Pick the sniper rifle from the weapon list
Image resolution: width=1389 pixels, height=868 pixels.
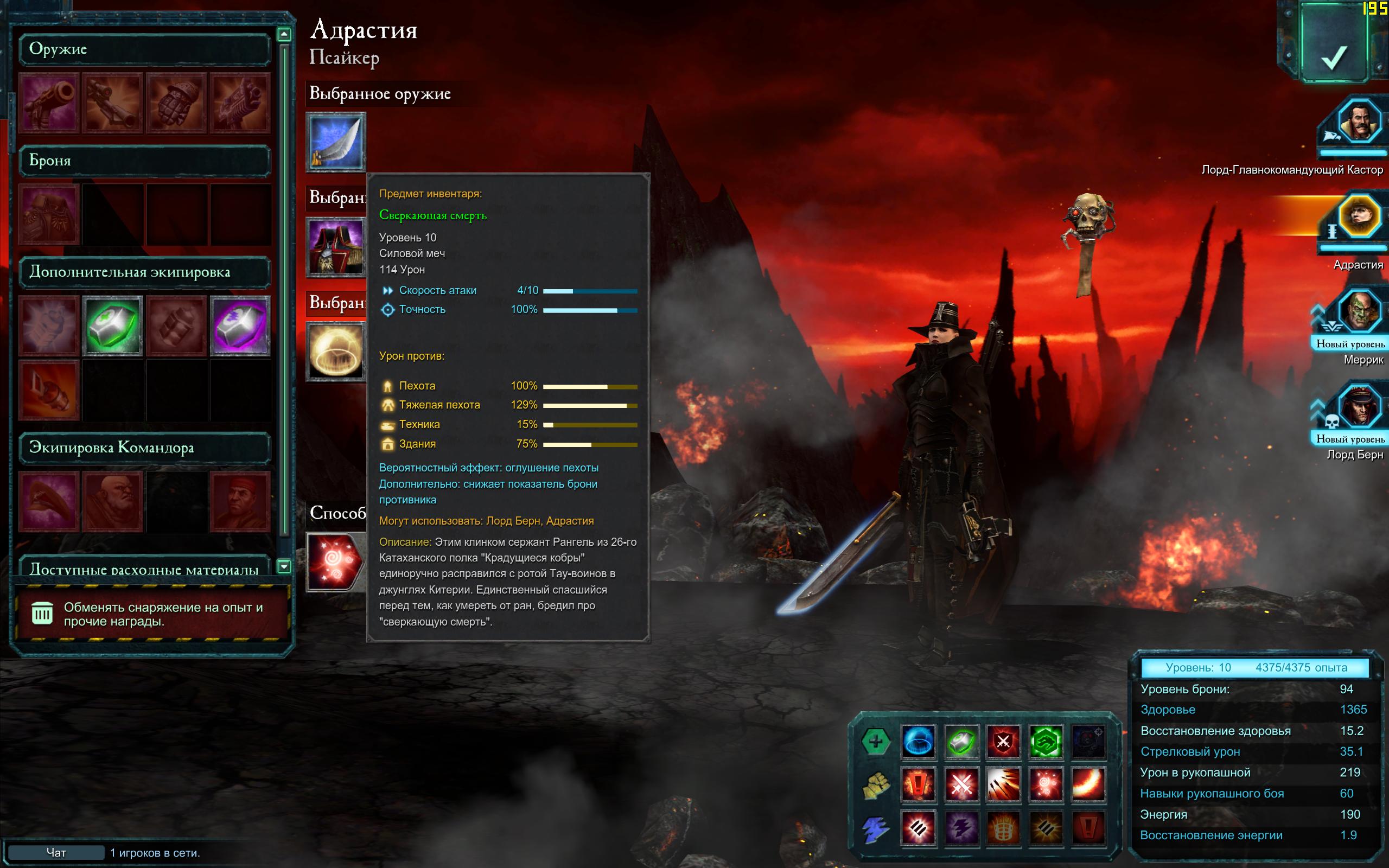[112, 103]
